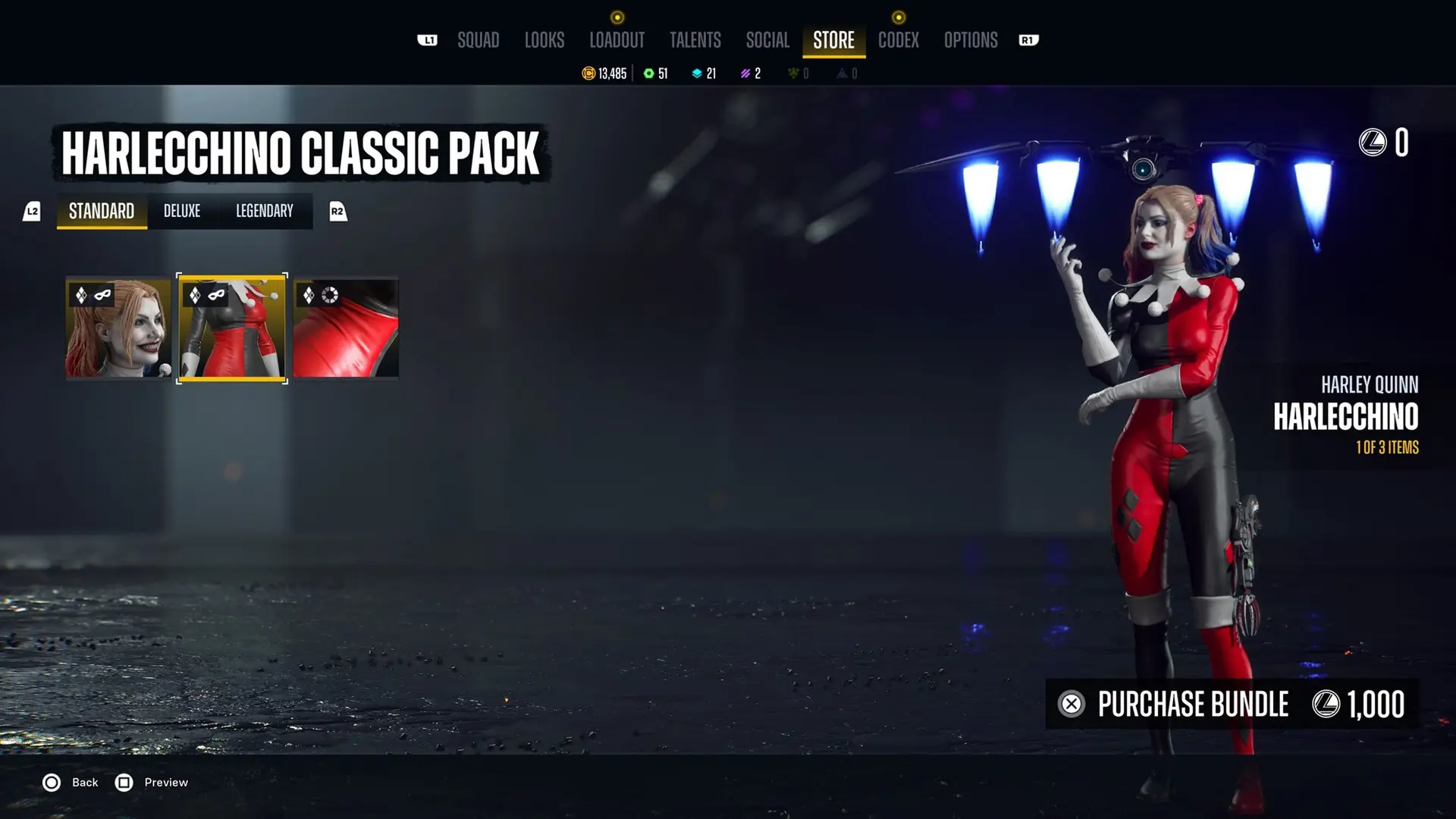Click the L1 prompt to cycle menus left
Image resolution: width=1456 pixels, height=819 pixels.
click(428, 40)
